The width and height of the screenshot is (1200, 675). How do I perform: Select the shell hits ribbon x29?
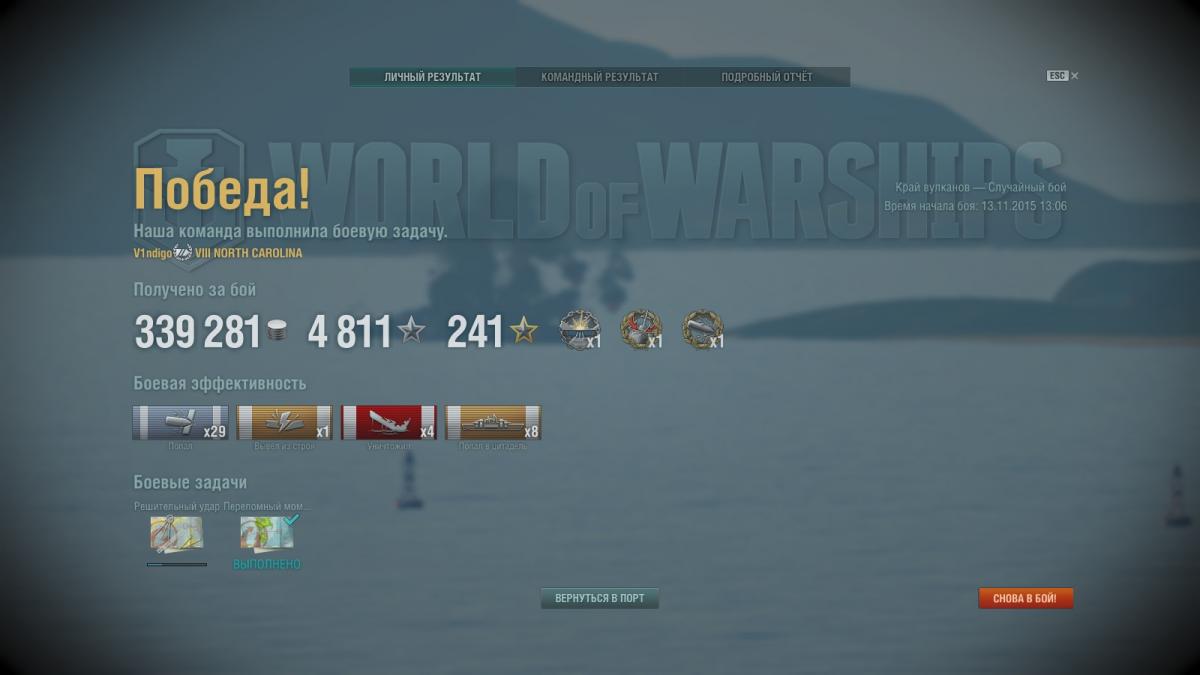point(180,422)
